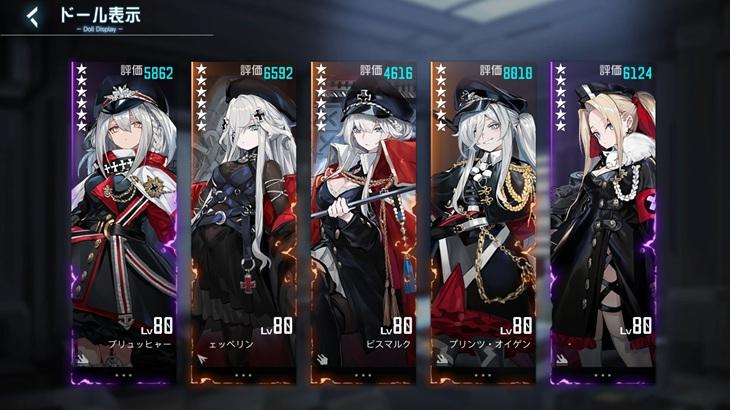This screenshot has width=730, height=410.
Task: Choose the ェッペリン doll card
Action: pos(243,220)
